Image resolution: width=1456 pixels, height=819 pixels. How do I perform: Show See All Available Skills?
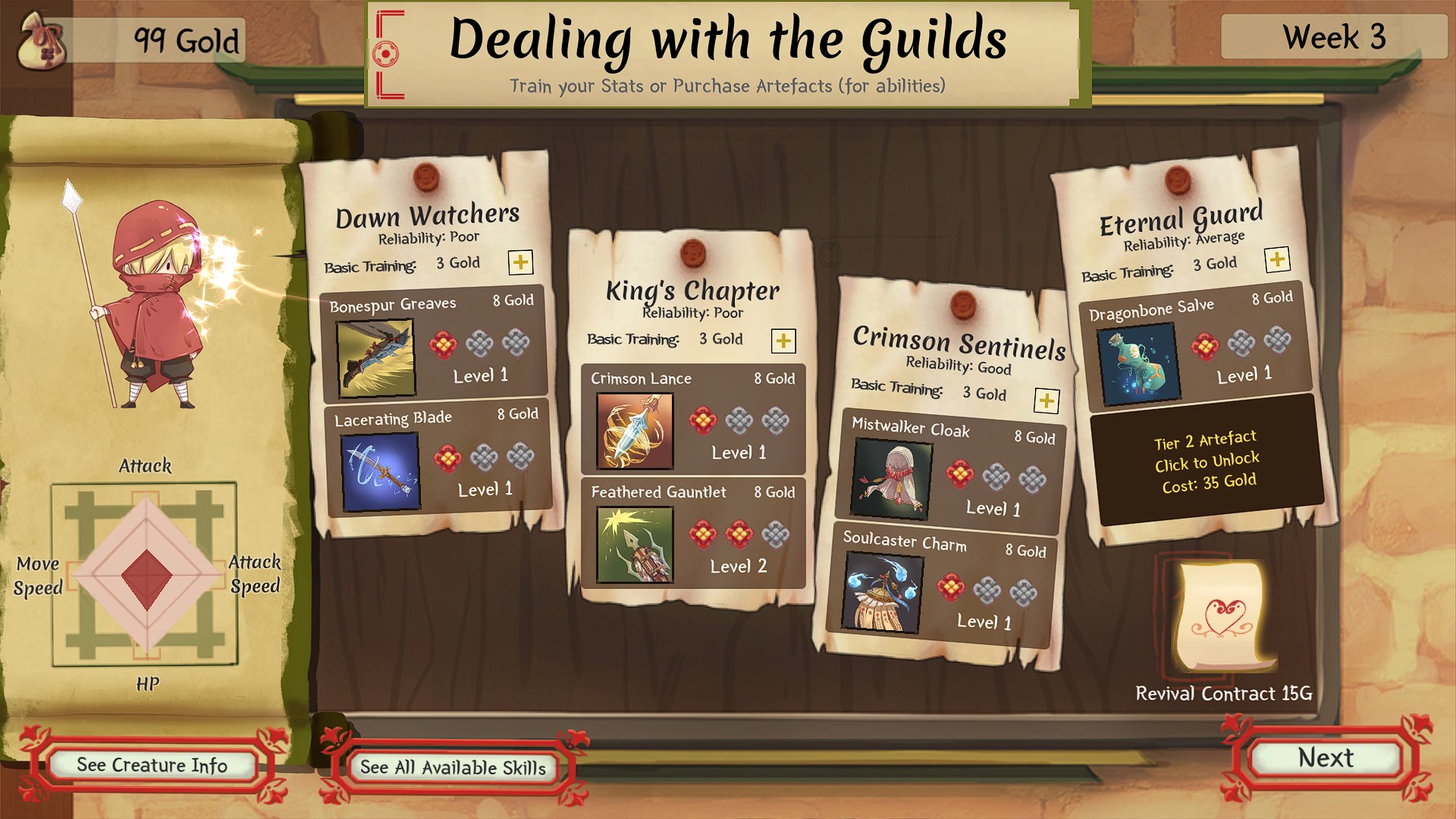point(453,767)
